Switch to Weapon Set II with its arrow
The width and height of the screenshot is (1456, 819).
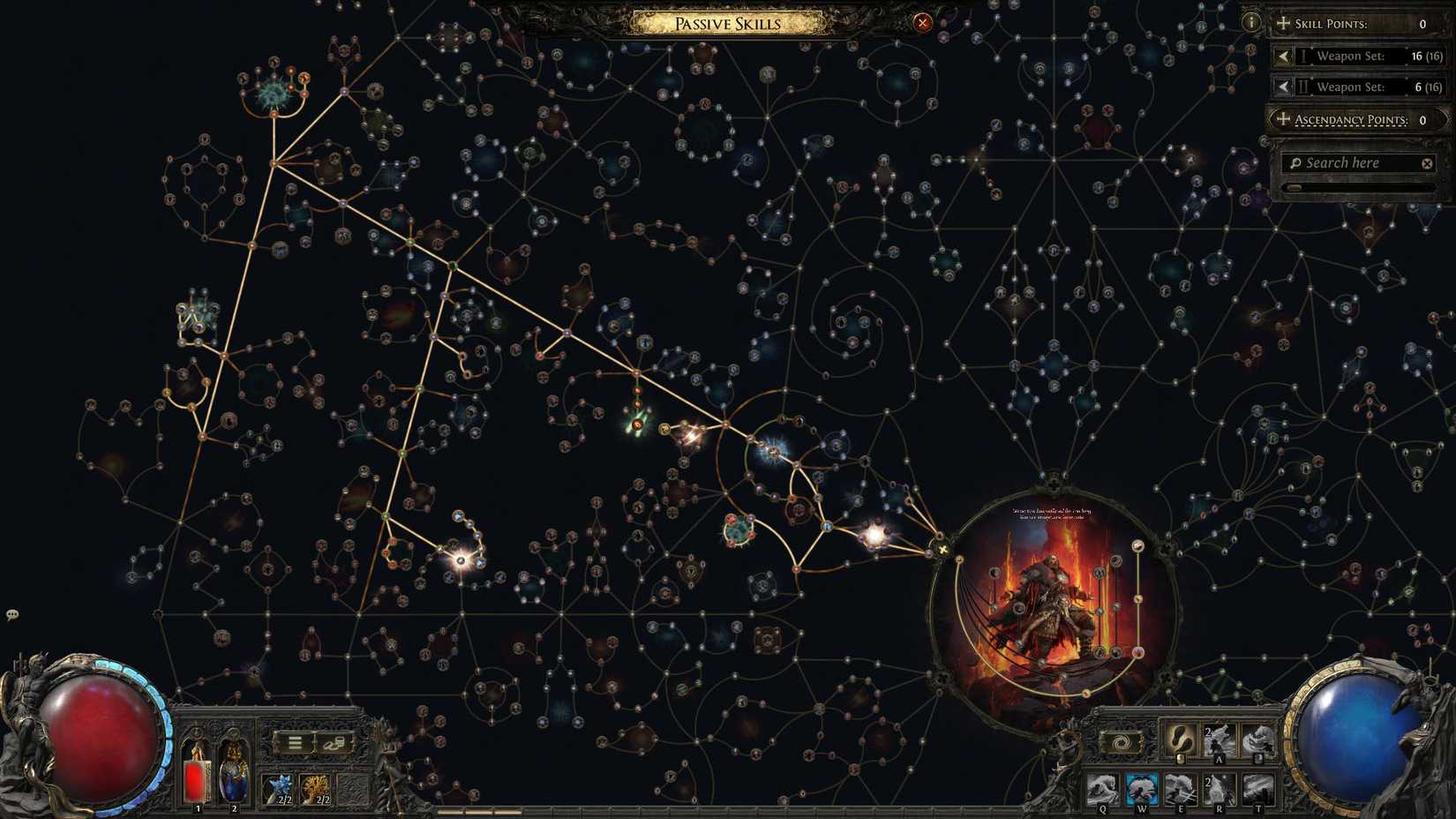[1283, 86]
